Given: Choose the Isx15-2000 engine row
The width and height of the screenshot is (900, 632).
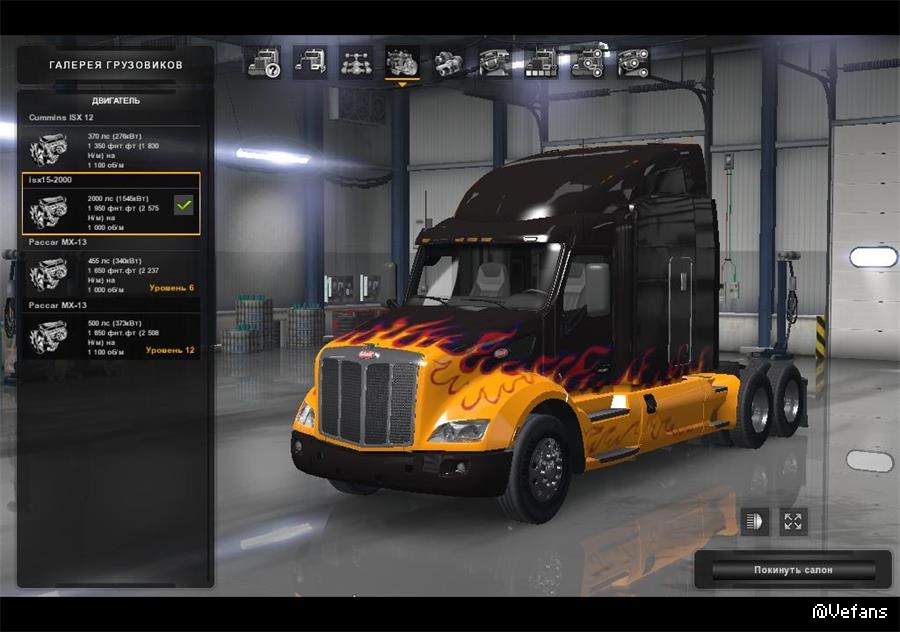Looking at the screenshot, I should pyautogui.click(x=110, y=205).
